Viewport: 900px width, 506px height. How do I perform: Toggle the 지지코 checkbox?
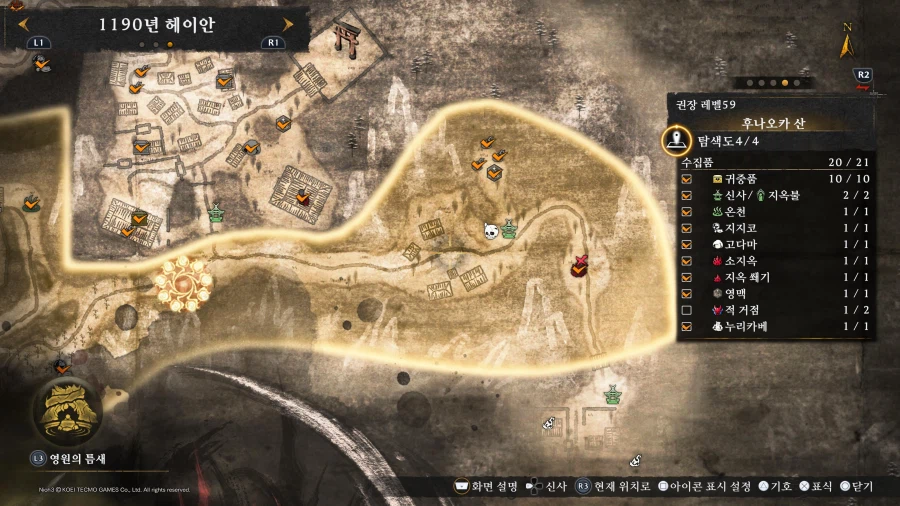686,227
